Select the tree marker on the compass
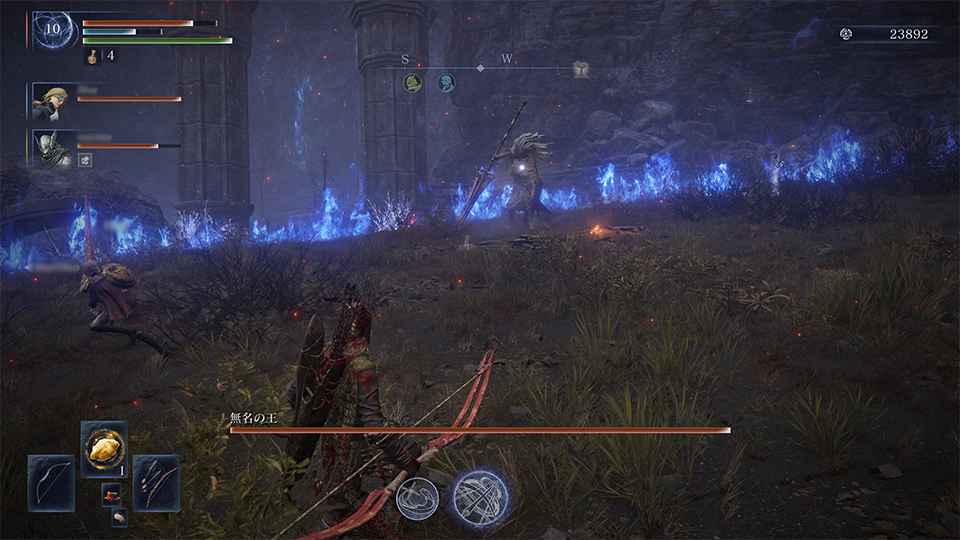Viewport: 960px width, 540px height. click(581, 69)
